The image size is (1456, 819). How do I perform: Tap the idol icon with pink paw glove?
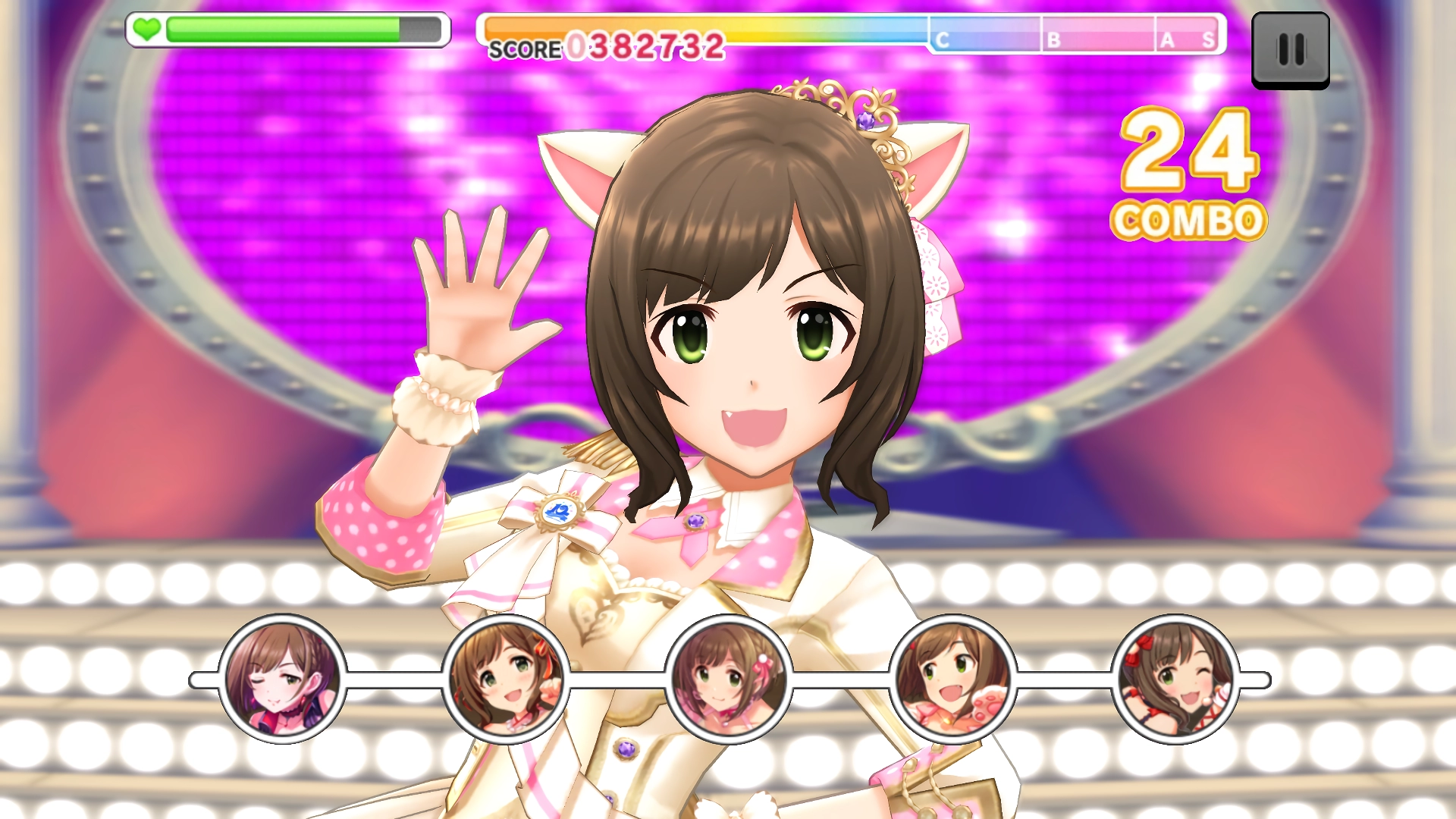tap(952, 679)
